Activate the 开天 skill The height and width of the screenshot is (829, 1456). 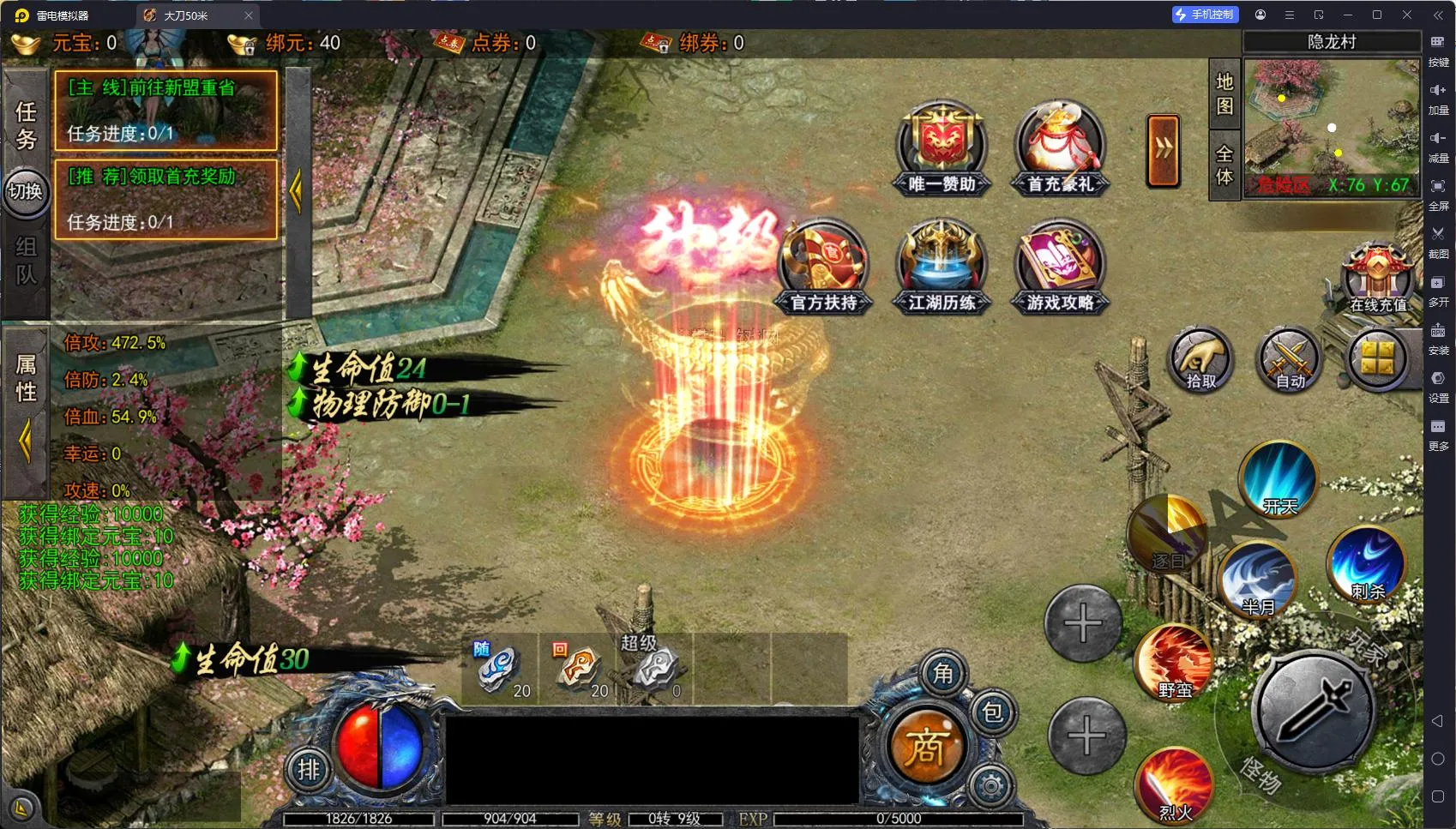[x=1279, y=480]
